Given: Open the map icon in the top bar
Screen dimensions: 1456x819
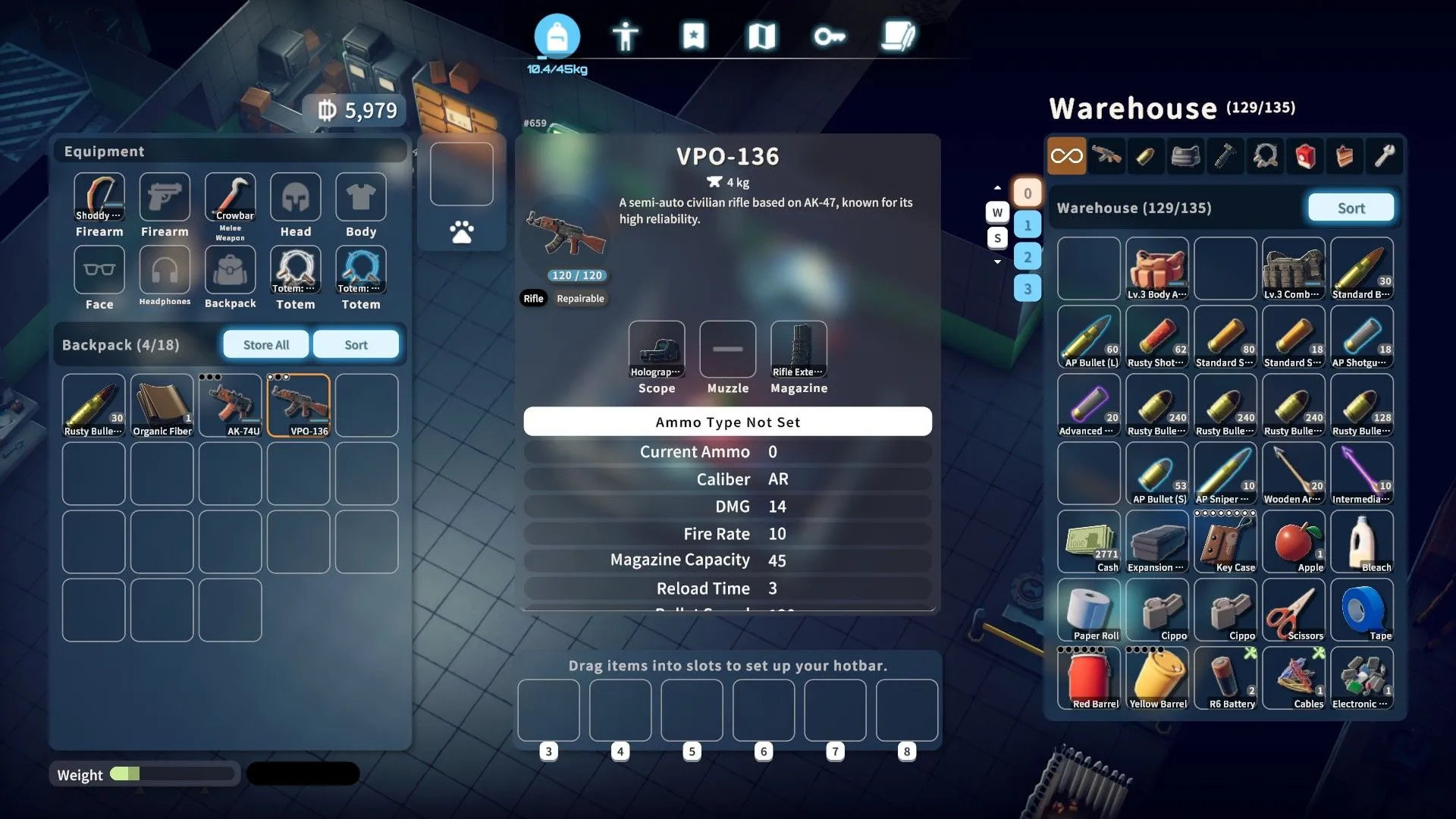Looking at the screenshot, I should 762,34.
